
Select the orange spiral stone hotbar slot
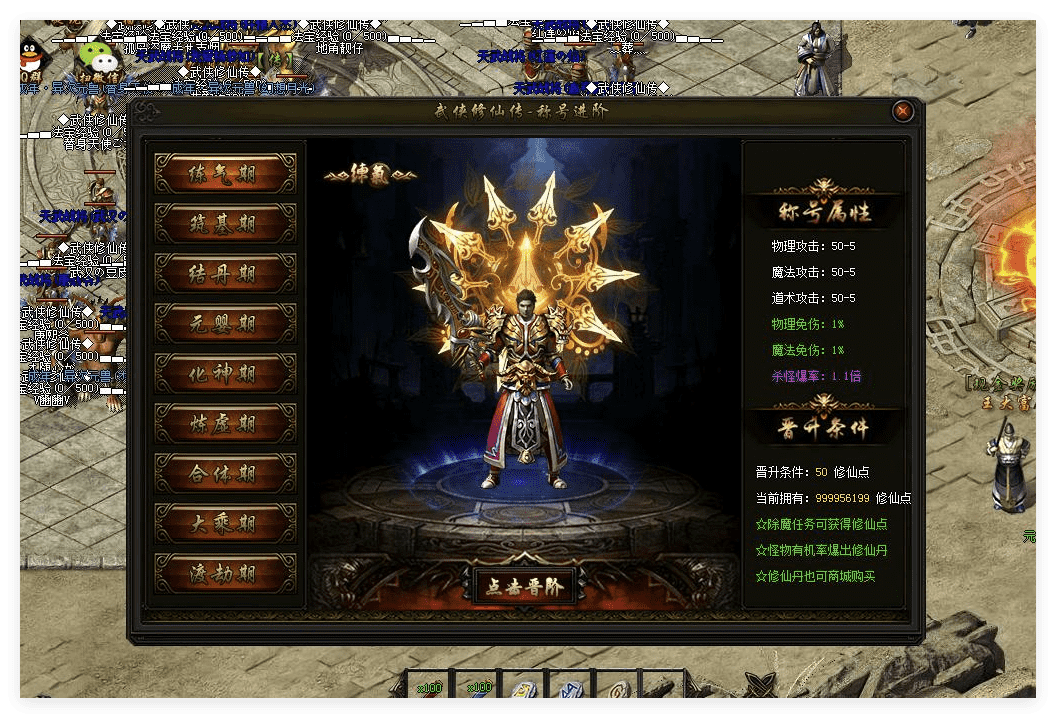pyautogui.click(x=620, y=689)
